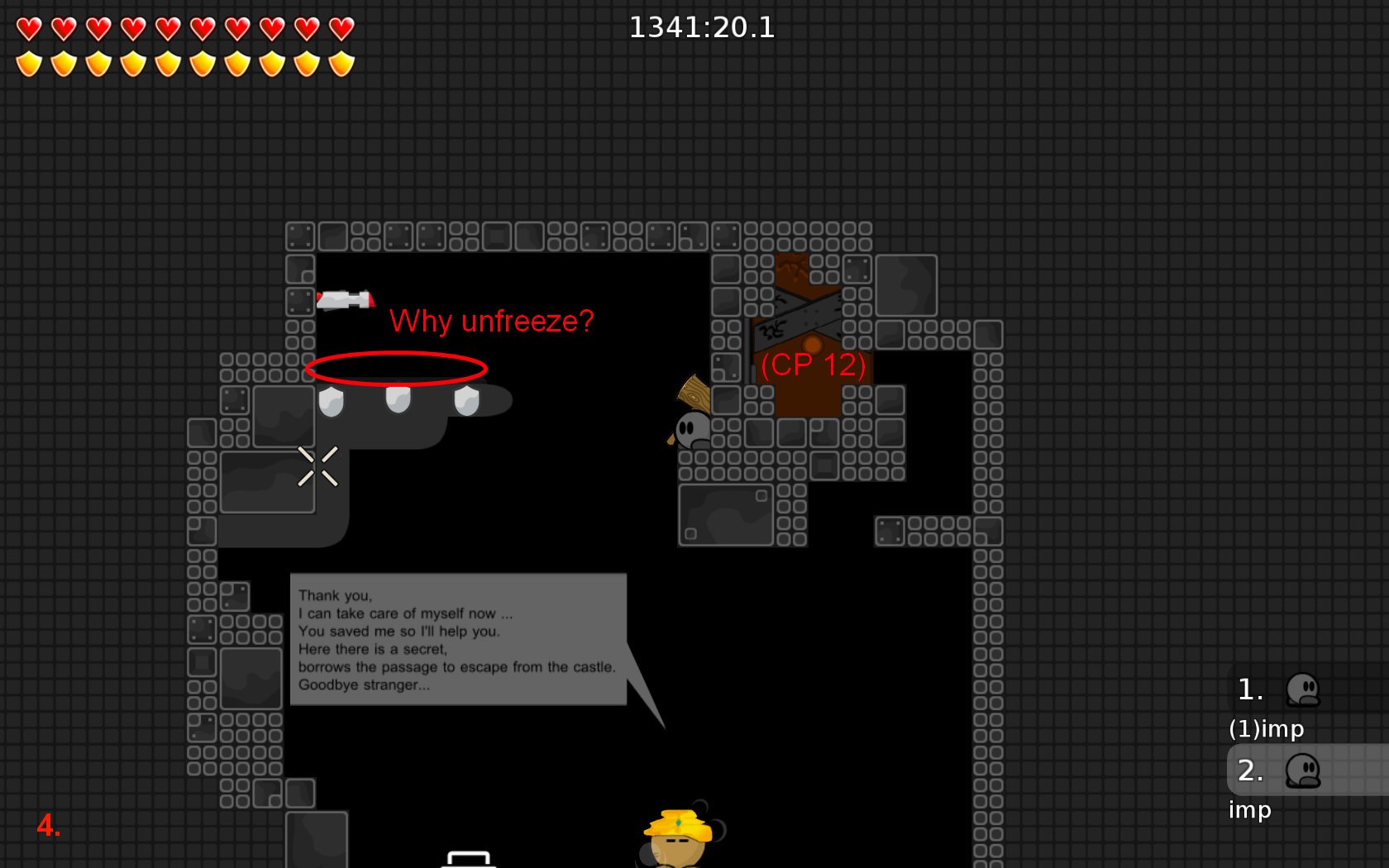
Task: Click the imp avatar beside rank 1
Action: pos(1304,691)
